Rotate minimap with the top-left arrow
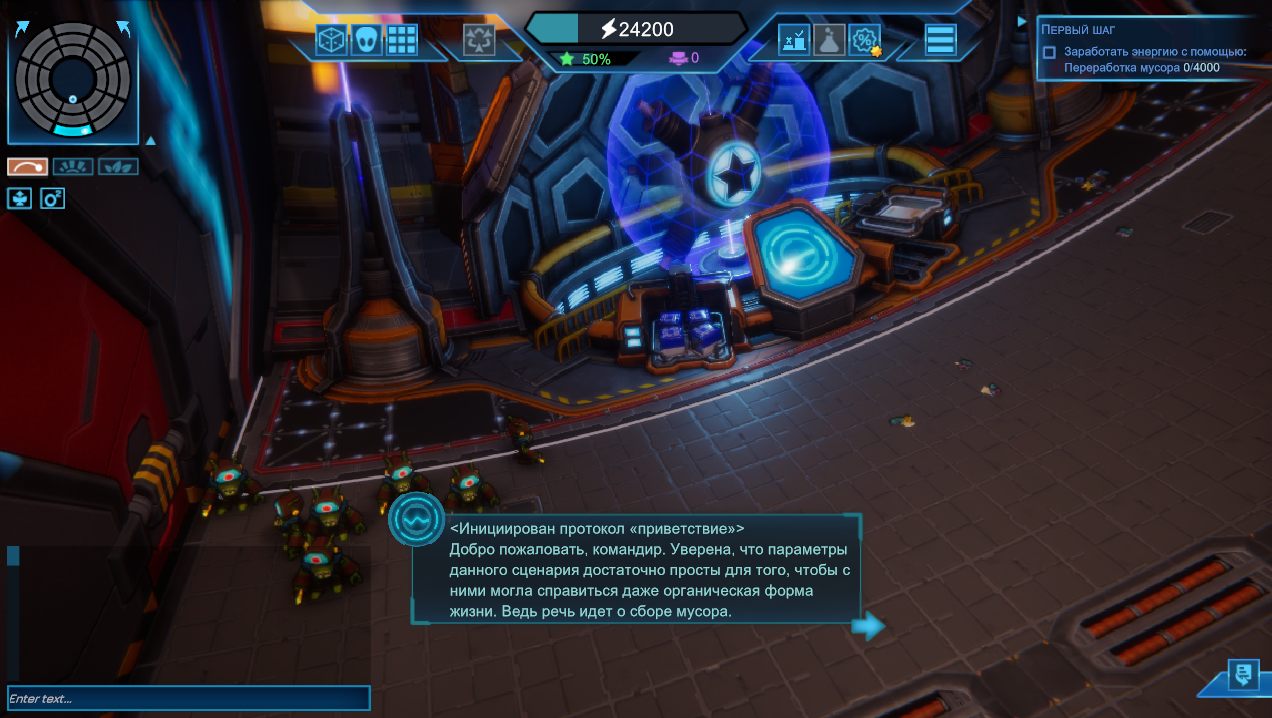The height and width of the screenshot is (718, 1272). [x=22, y=27]
